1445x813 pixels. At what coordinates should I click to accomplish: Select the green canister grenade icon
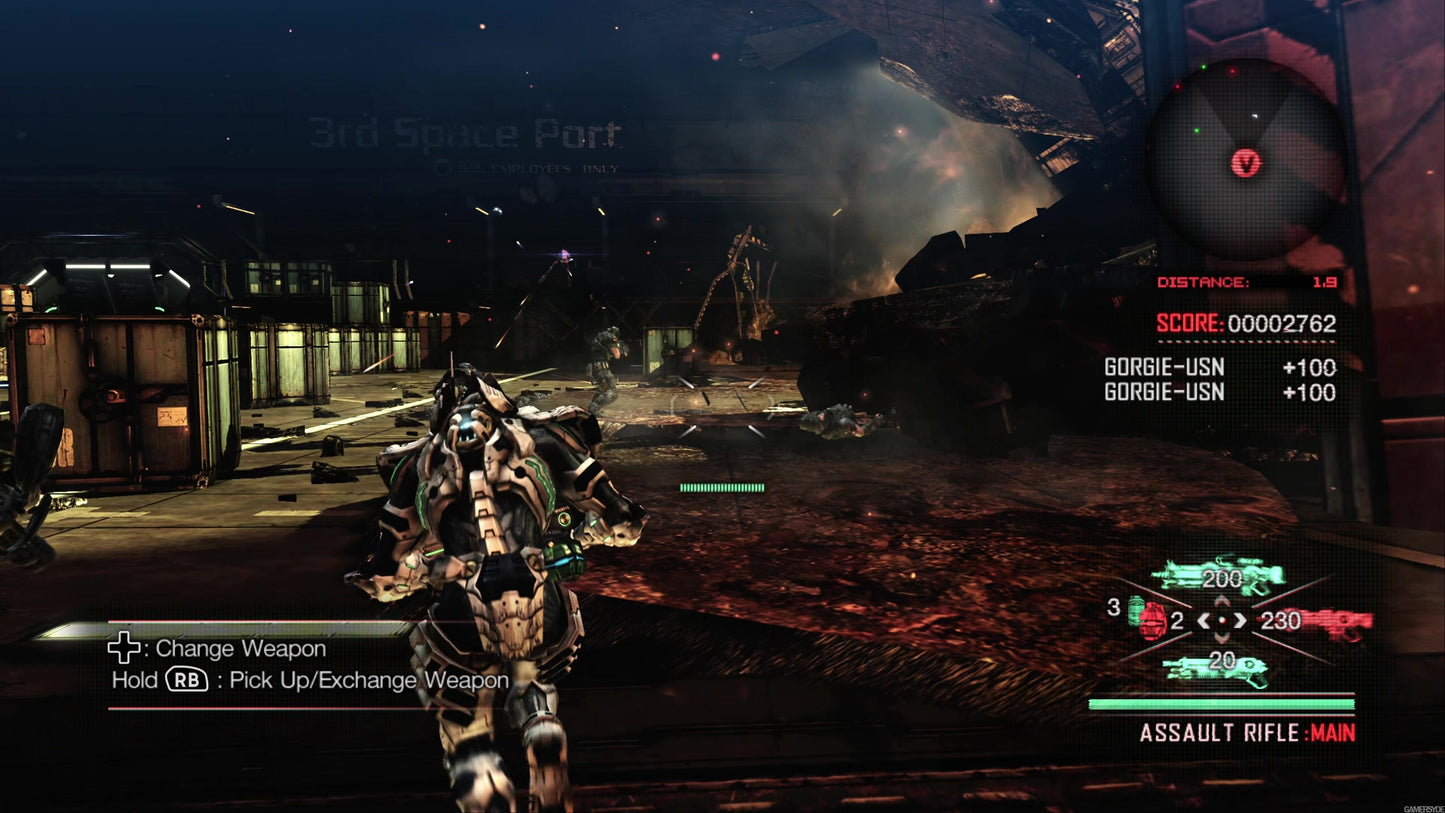coord(1136,608)
